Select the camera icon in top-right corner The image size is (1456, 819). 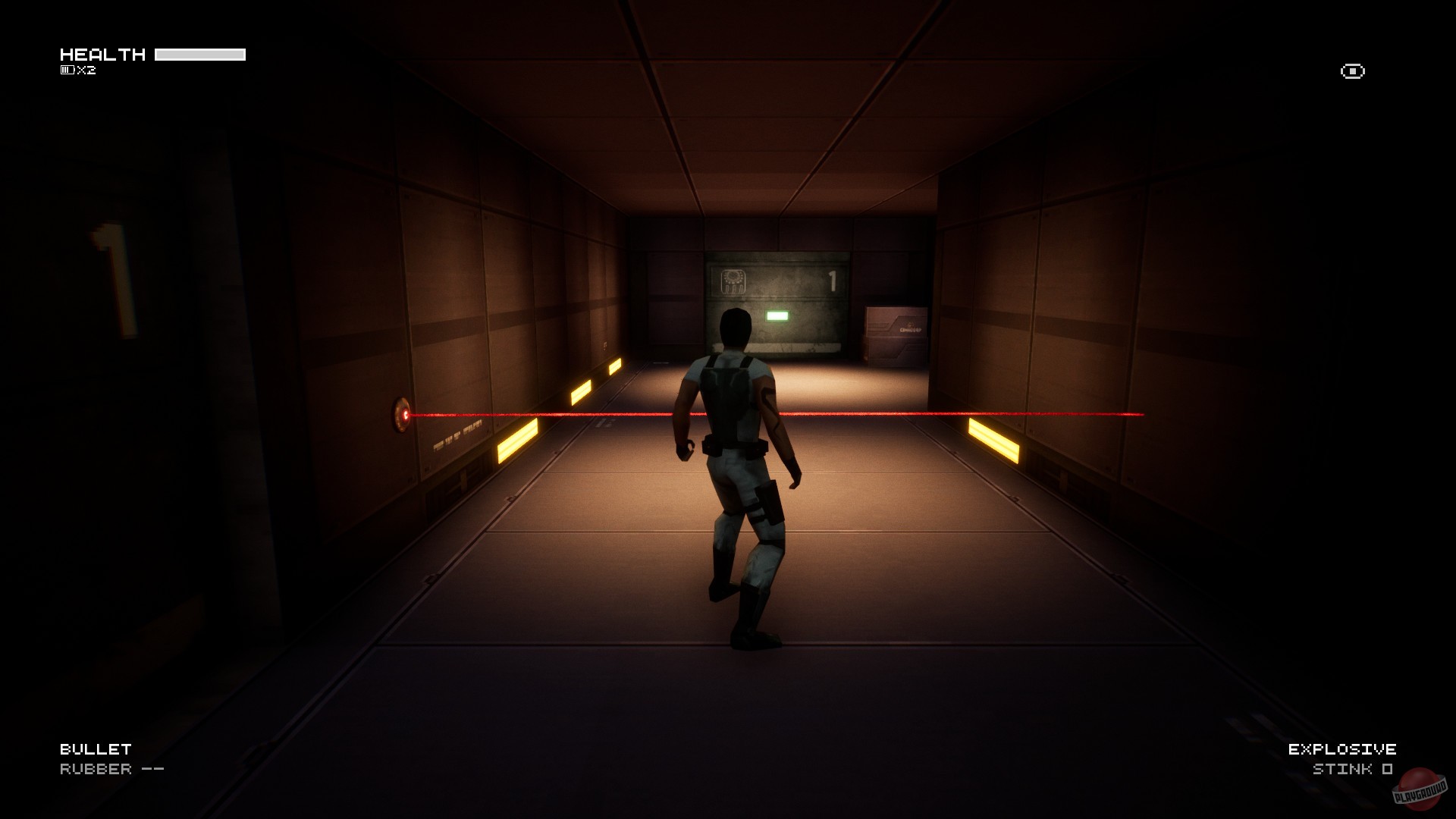pos(1351,72)
